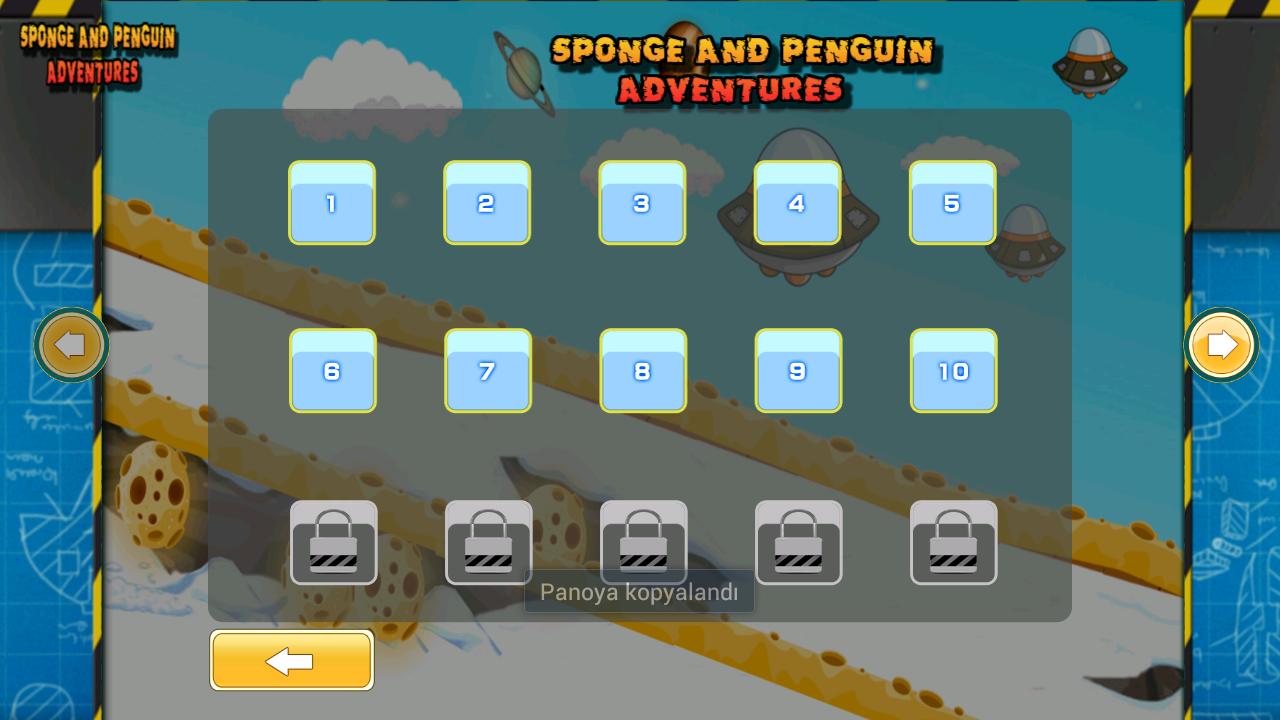Pick level 8
1280x720 pixels.
click(x=643, y=371)
